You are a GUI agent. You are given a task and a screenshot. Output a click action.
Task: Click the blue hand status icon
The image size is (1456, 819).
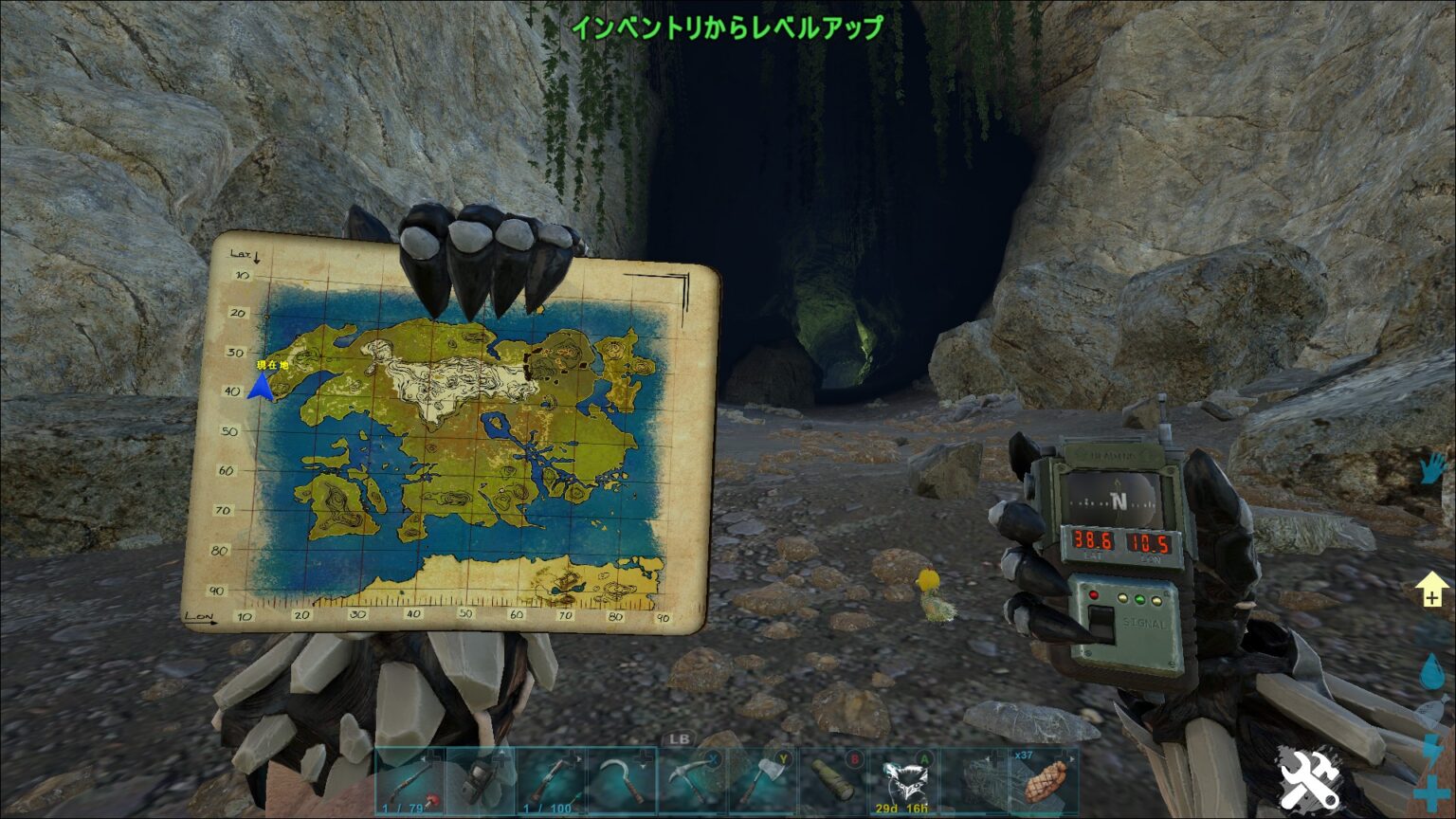pos(1433,470)
